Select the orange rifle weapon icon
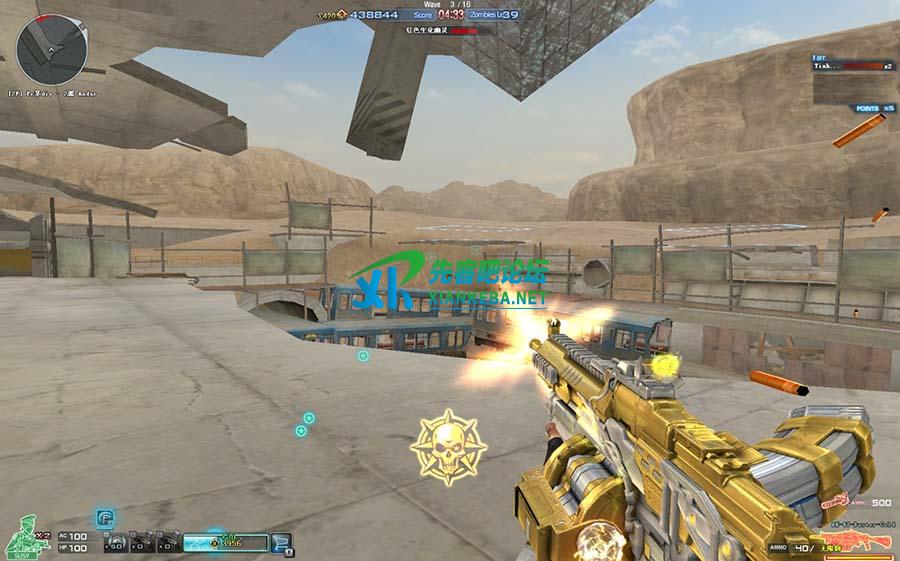The height and width of the screenshot is (561, 900). (x=859, y=541)
